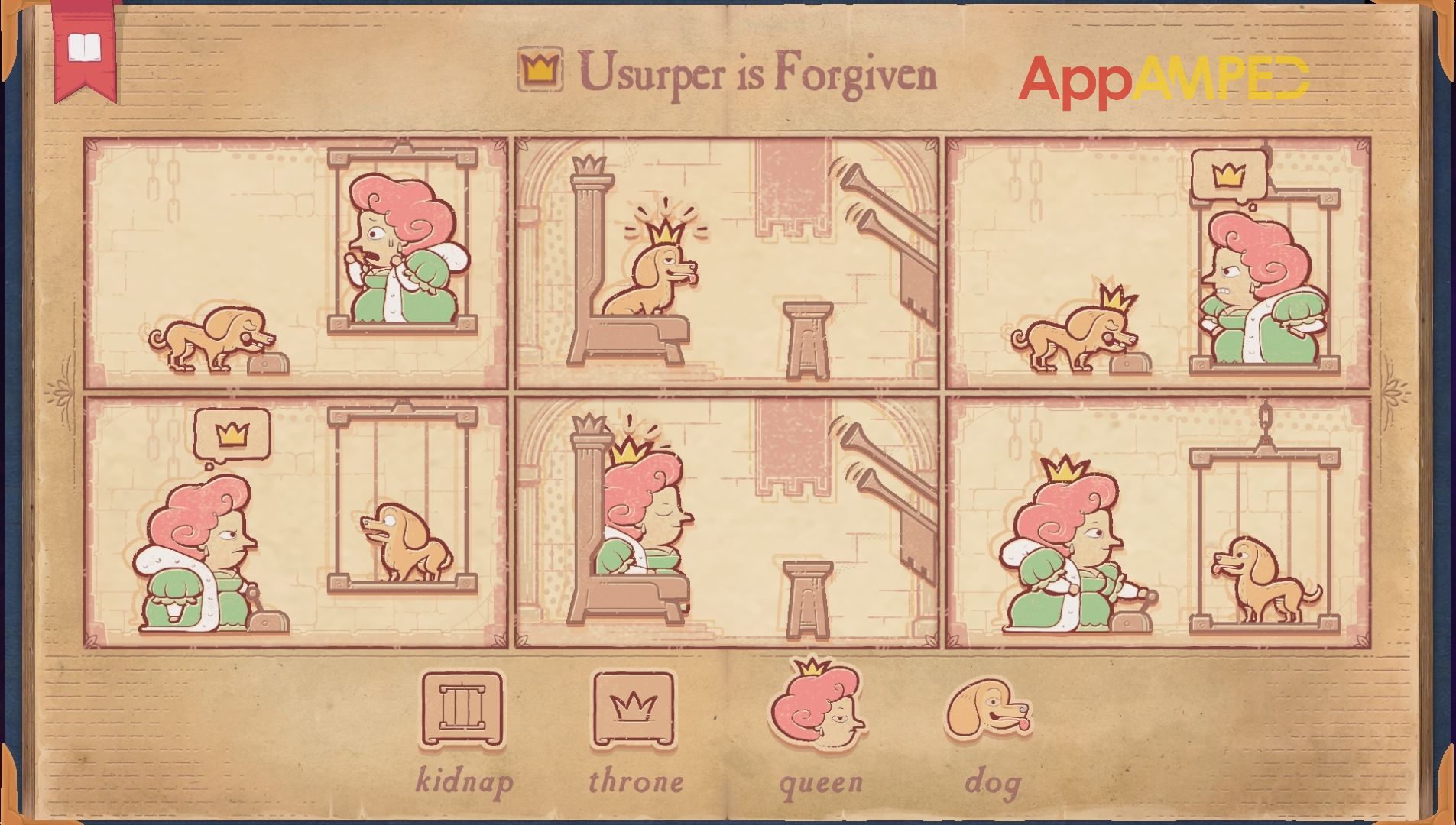The height and width of the screenshot is (825, 1456).
Task: Click the AppAMPED logo
Action: click(1169, 76)
